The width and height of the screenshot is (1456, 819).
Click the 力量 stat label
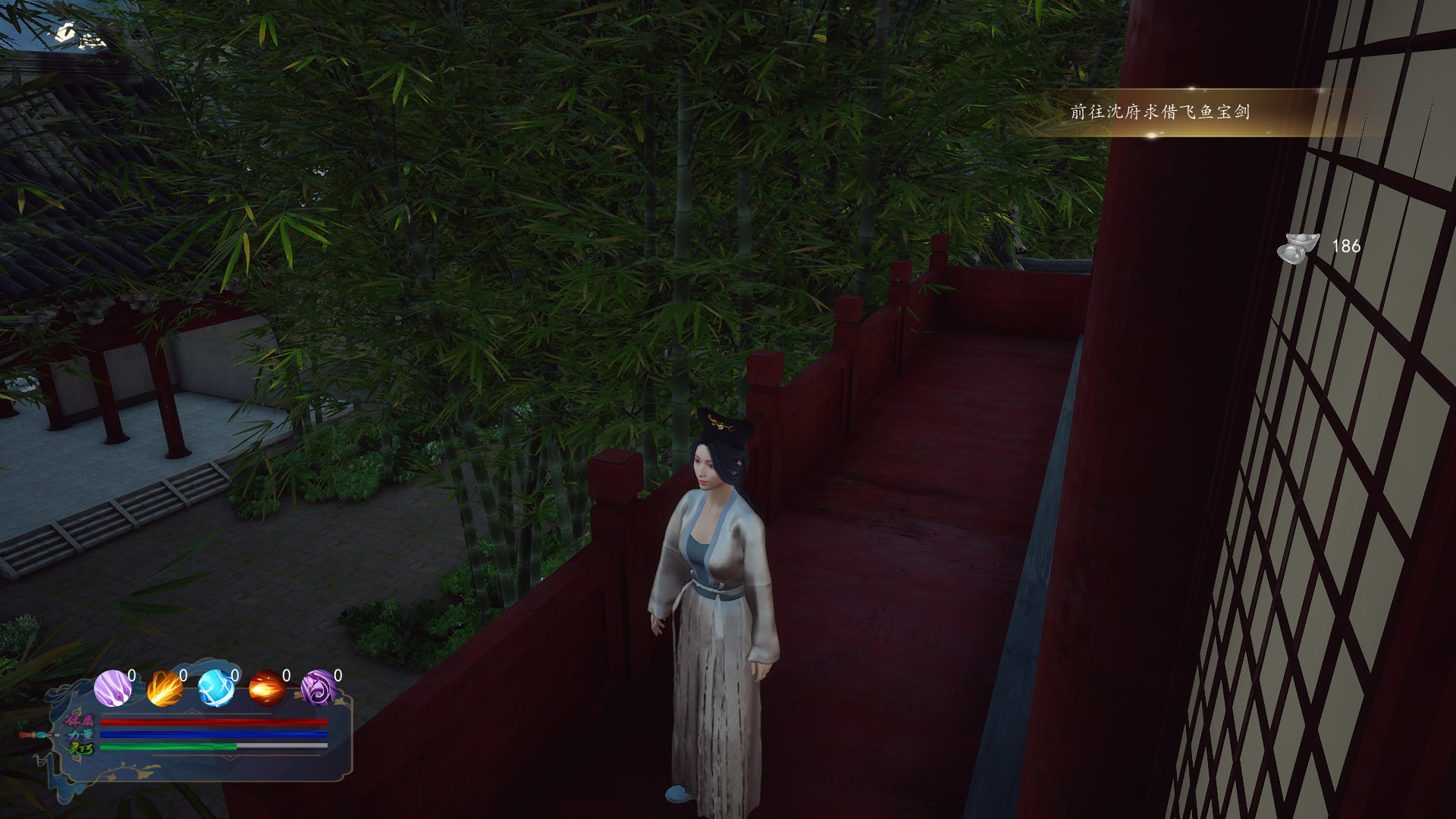tap(80, 734)
